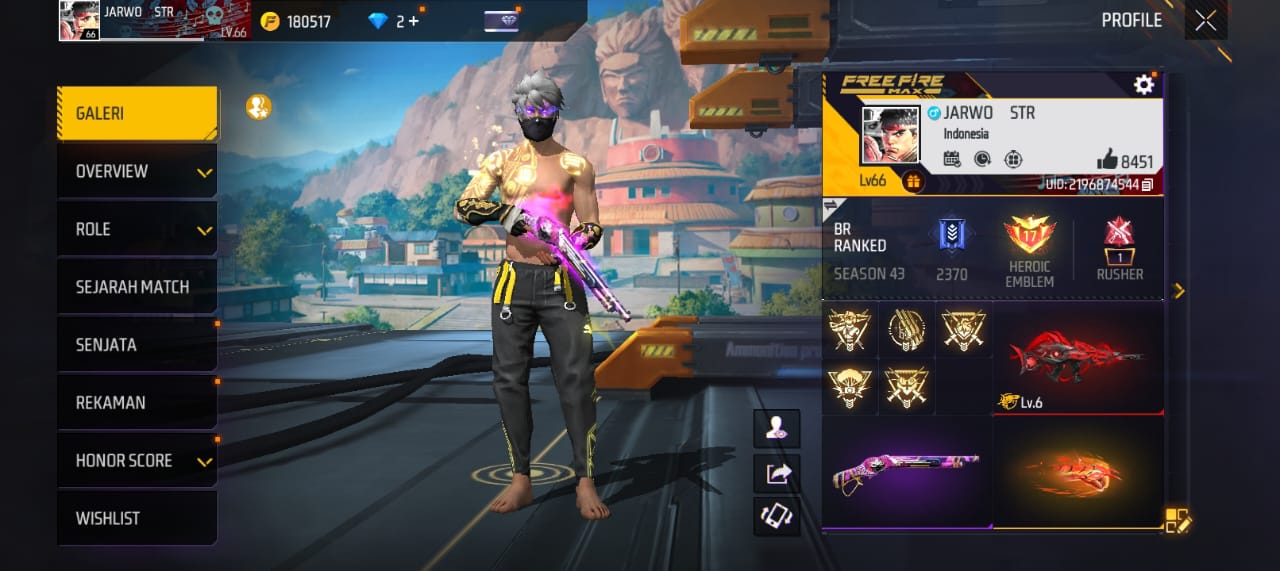Click the rotate device icon button
The height and width of the screenshot is (571, 1280).
(x=777, y=516)
